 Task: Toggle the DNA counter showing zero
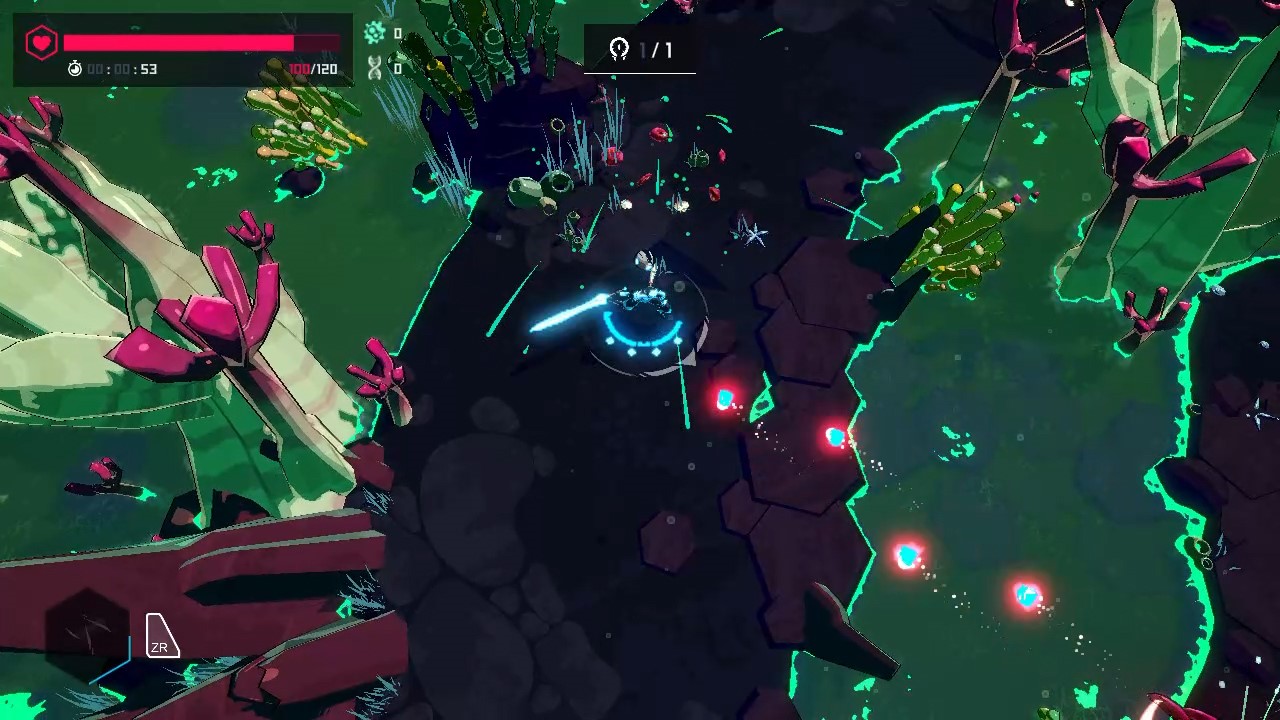click(397, 68)
